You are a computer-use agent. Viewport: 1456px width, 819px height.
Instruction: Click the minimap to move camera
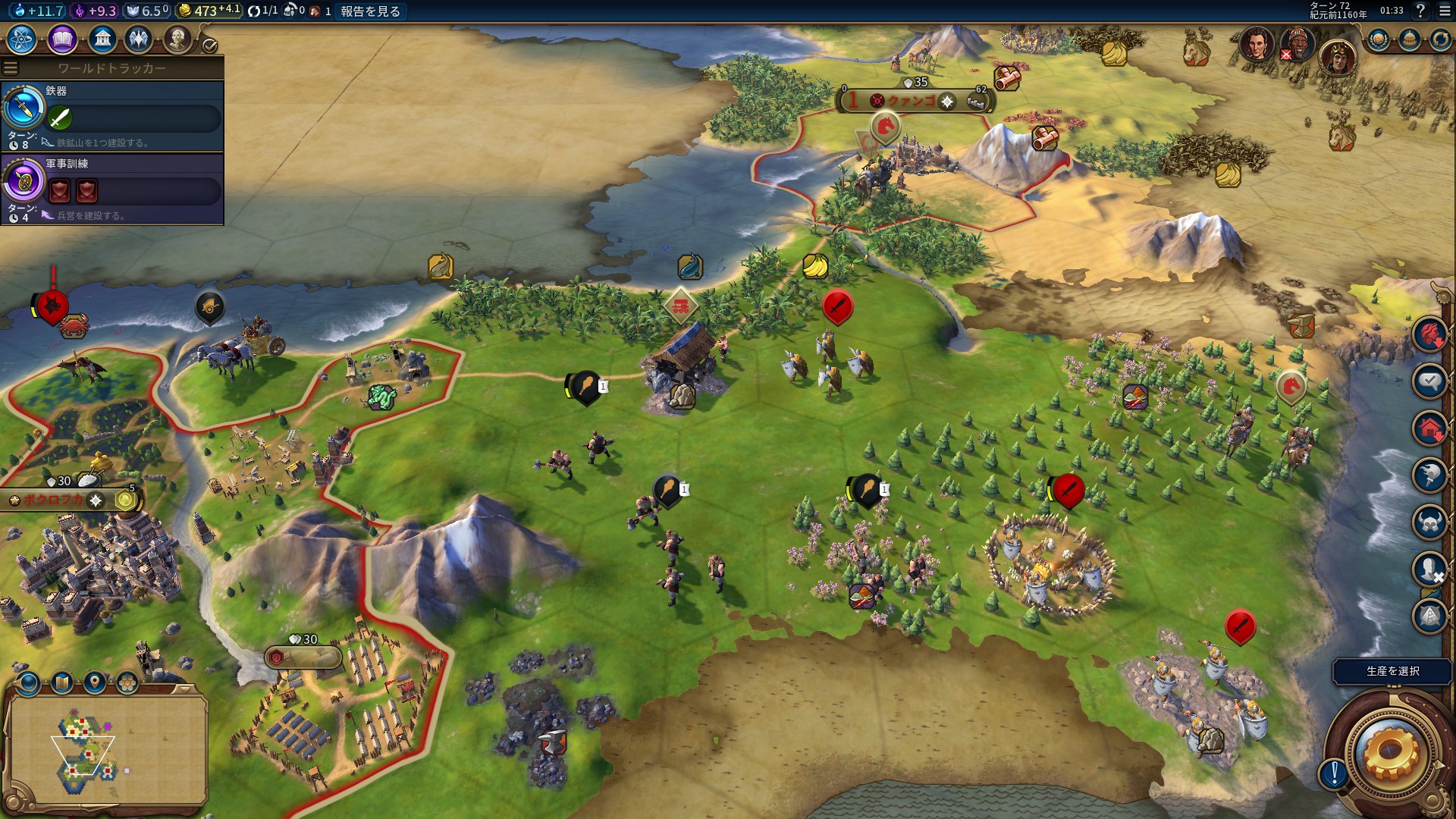[106, 749]
